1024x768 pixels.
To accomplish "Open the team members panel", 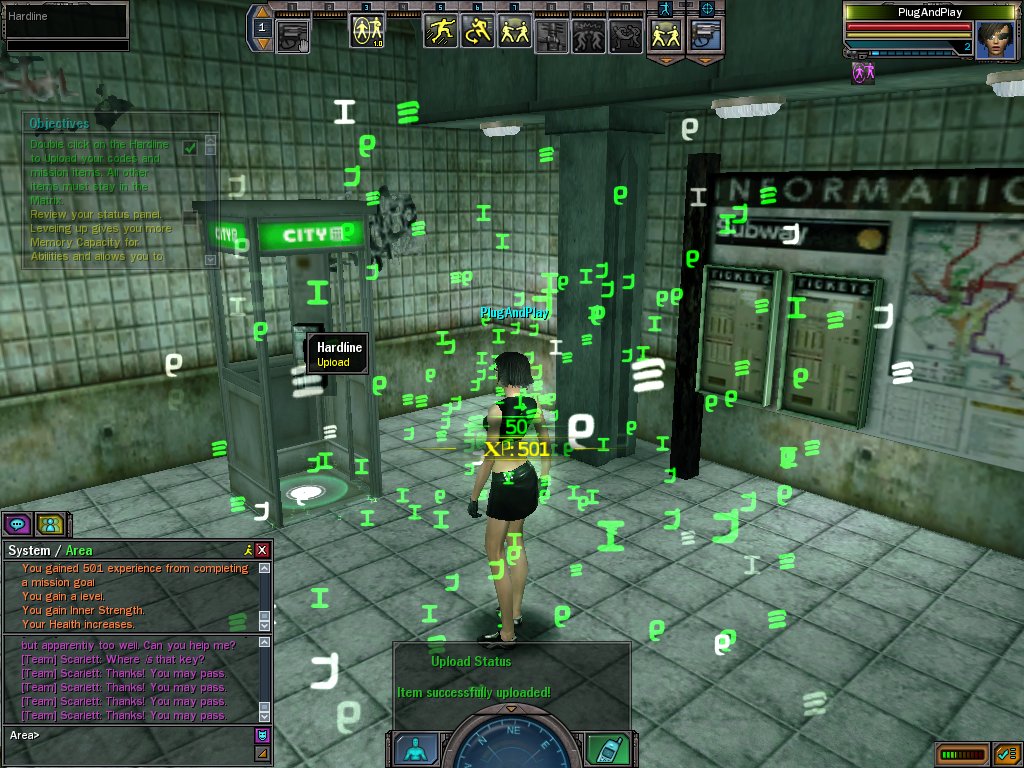I will click(x=48, y=523).
